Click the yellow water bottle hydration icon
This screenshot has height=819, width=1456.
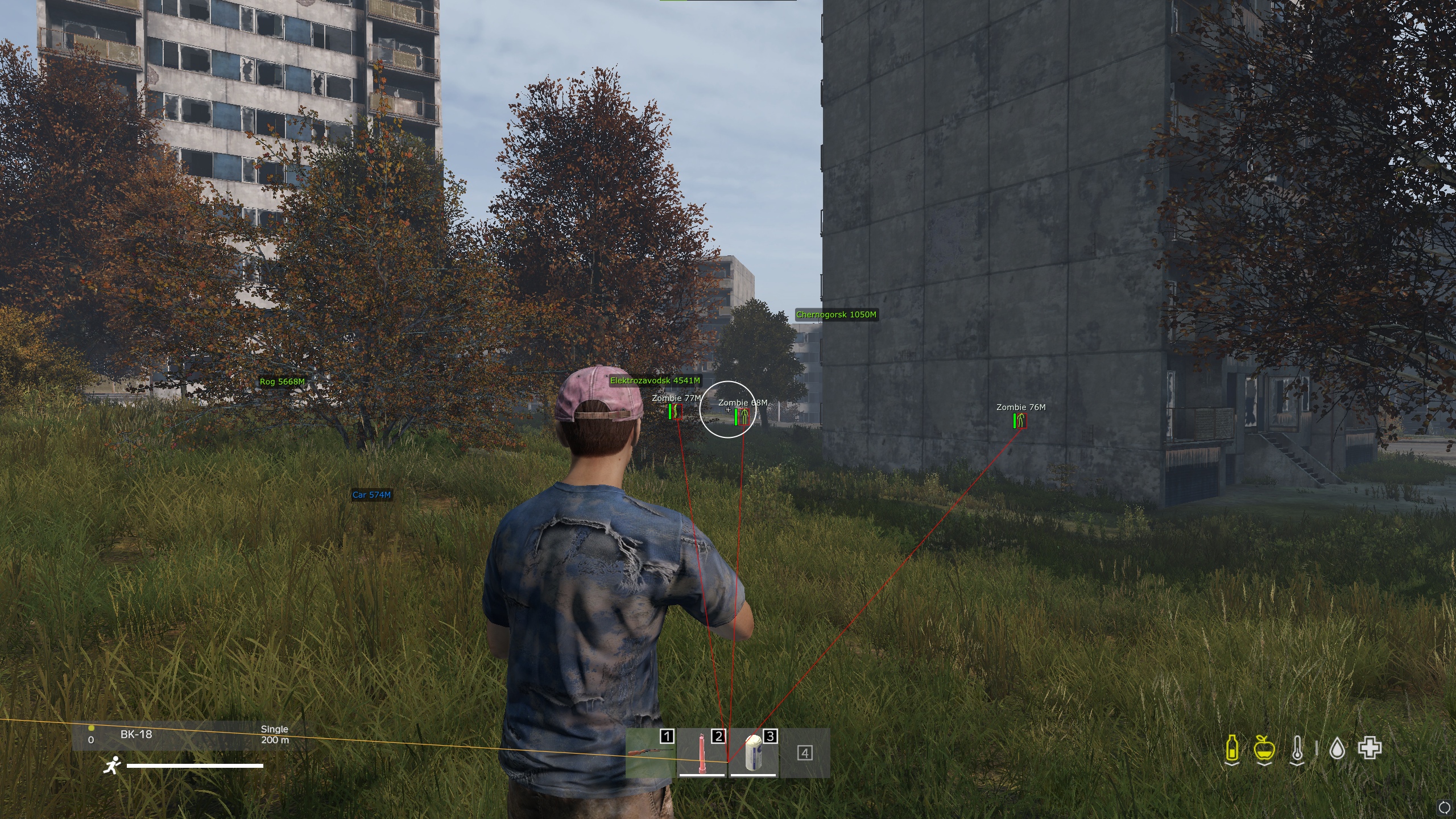click(1231, 748)
